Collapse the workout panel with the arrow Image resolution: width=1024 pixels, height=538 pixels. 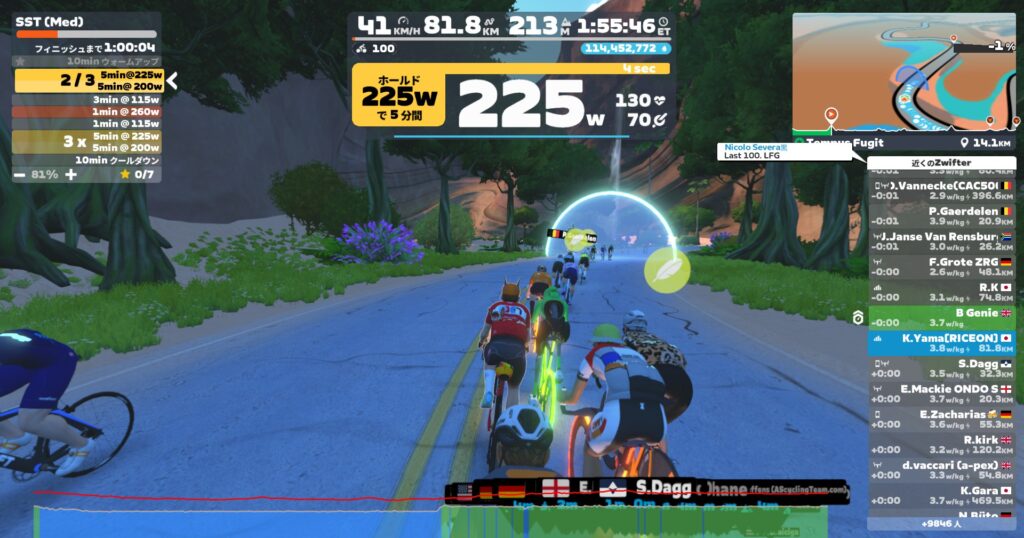coord(171,80)
